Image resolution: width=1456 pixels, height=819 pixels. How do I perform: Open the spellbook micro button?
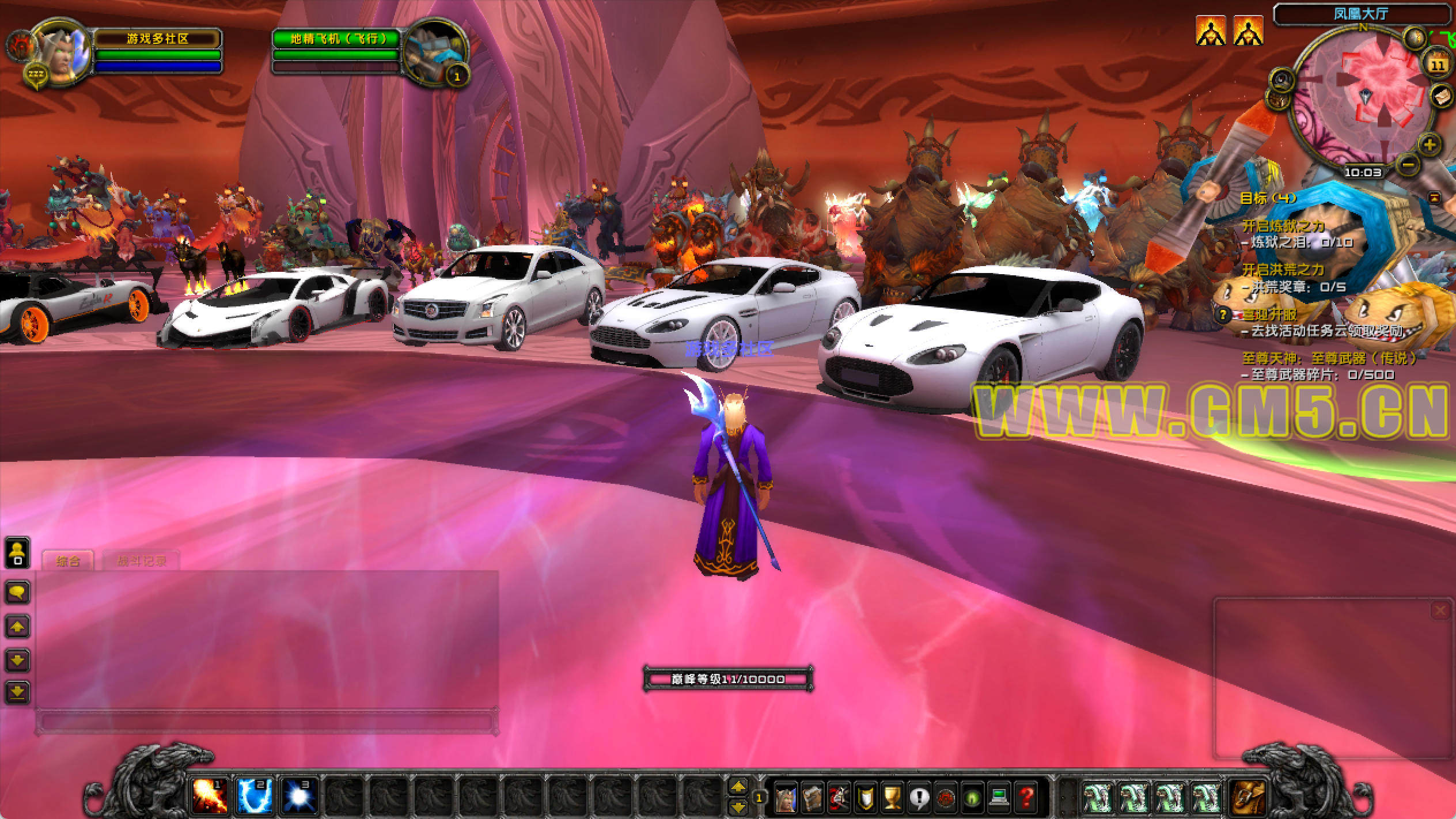coord(813,798)
